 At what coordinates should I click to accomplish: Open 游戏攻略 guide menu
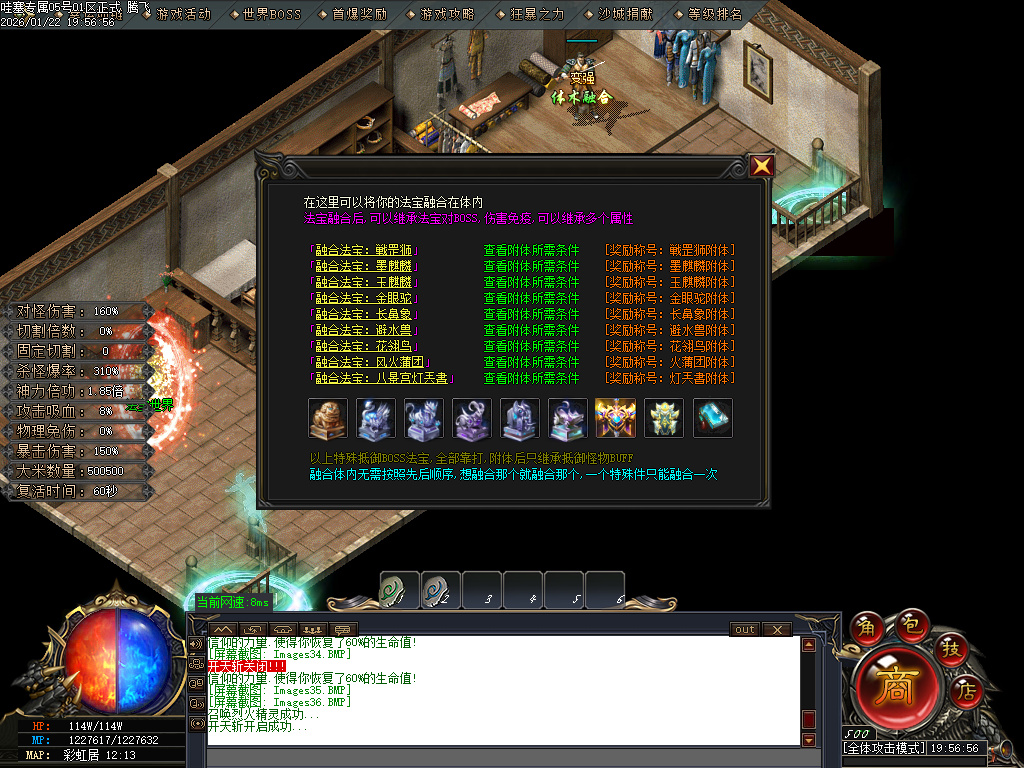[448, 14]
